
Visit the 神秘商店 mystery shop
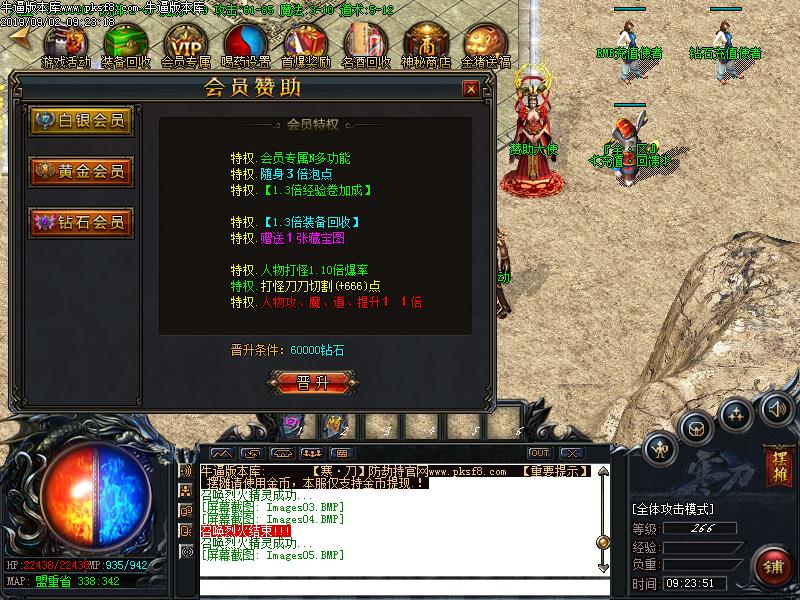(426, 43)
